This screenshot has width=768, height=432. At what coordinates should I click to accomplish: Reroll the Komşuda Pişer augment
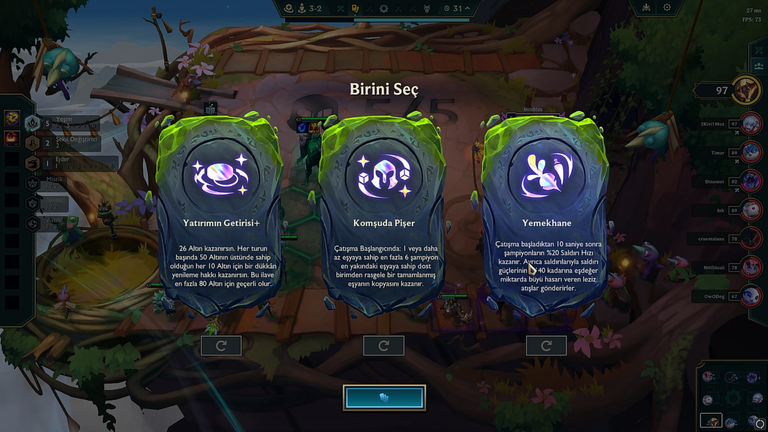[384, 346]
